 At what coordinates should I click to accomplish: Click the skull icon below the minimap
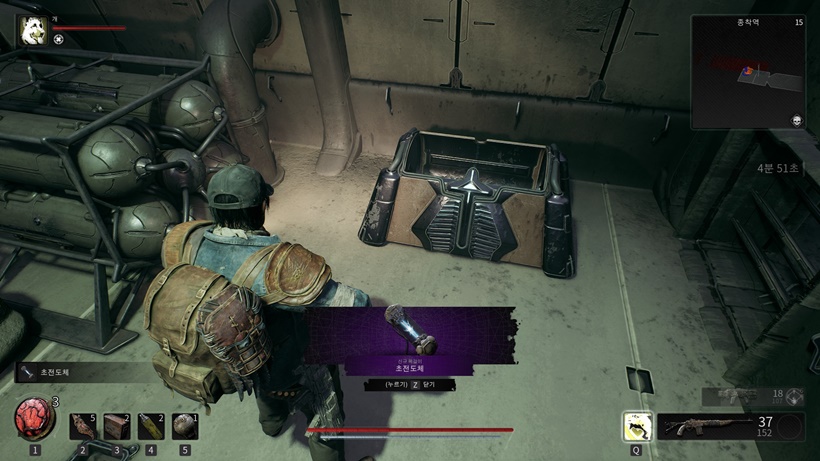point(795,118)
